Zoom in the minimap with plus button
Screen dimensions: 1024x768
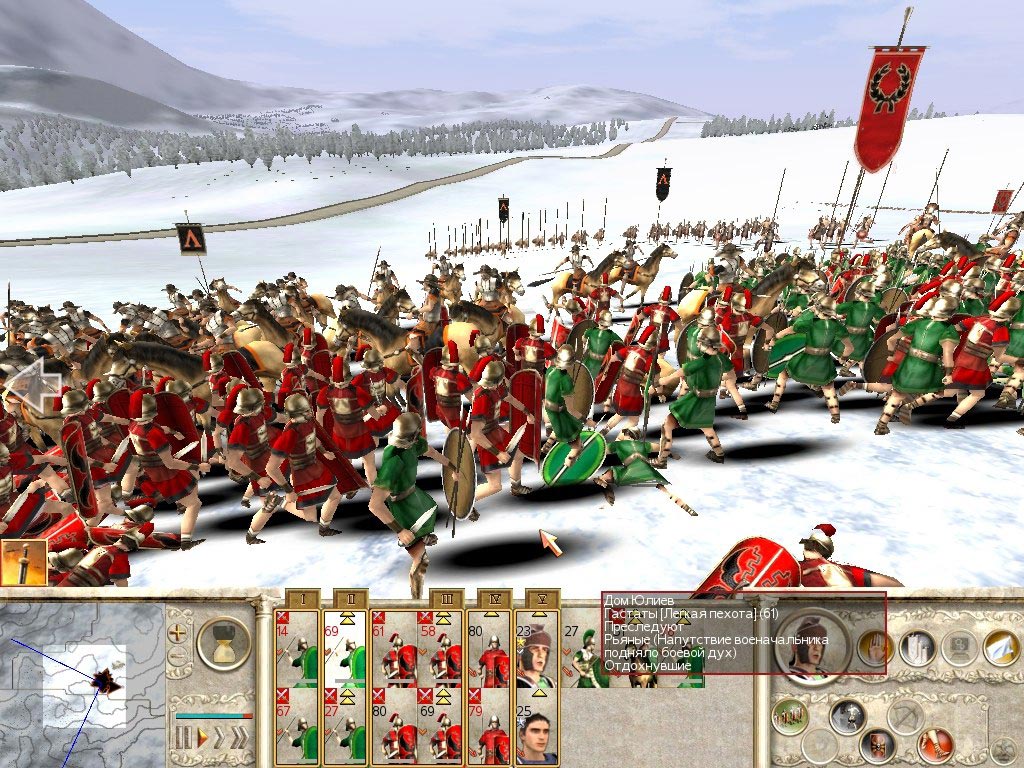pyautogui.click(x=178, y=633)
